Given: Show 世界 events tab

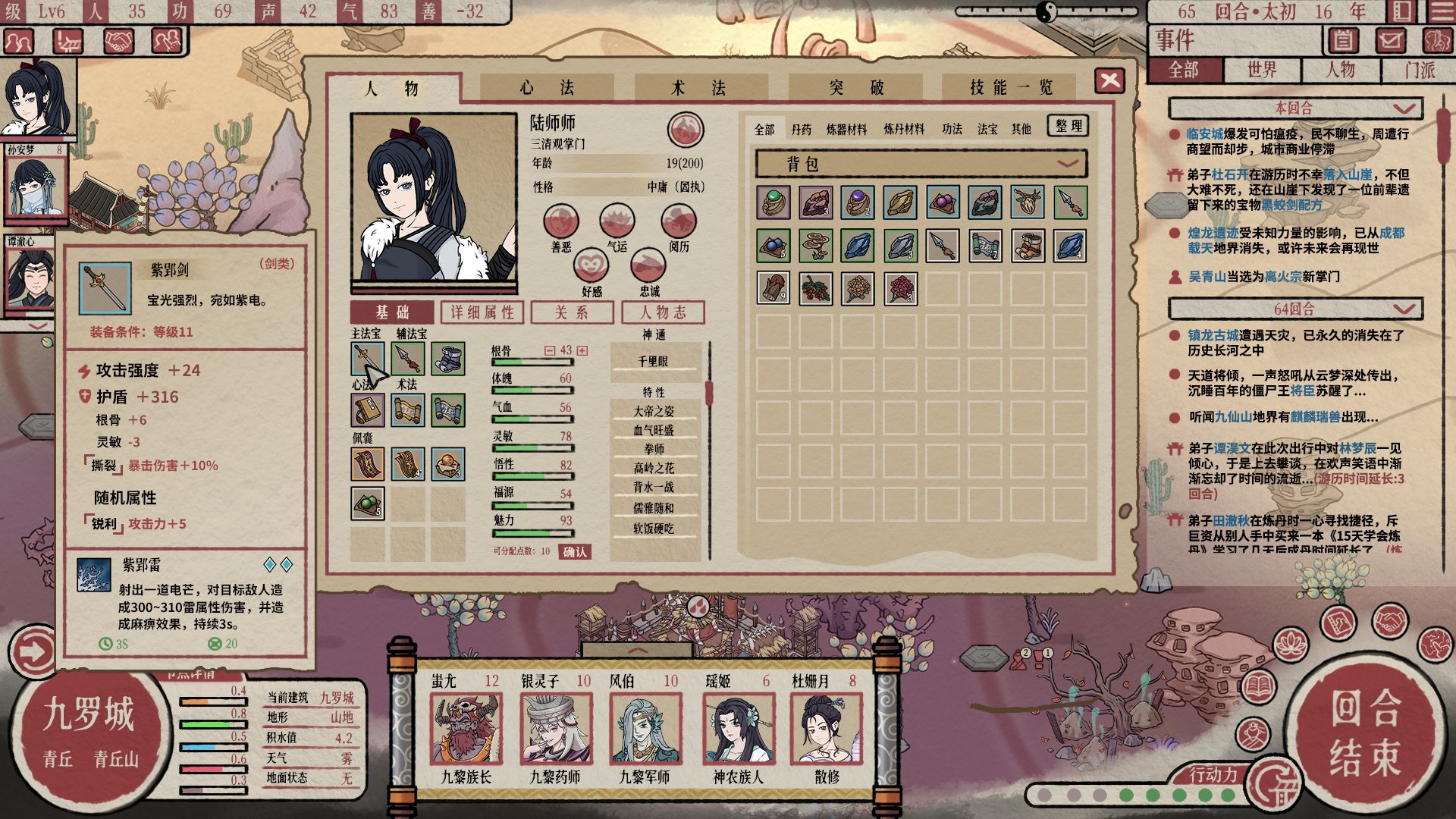Looking at the screenshot, I should [1262, 71].
